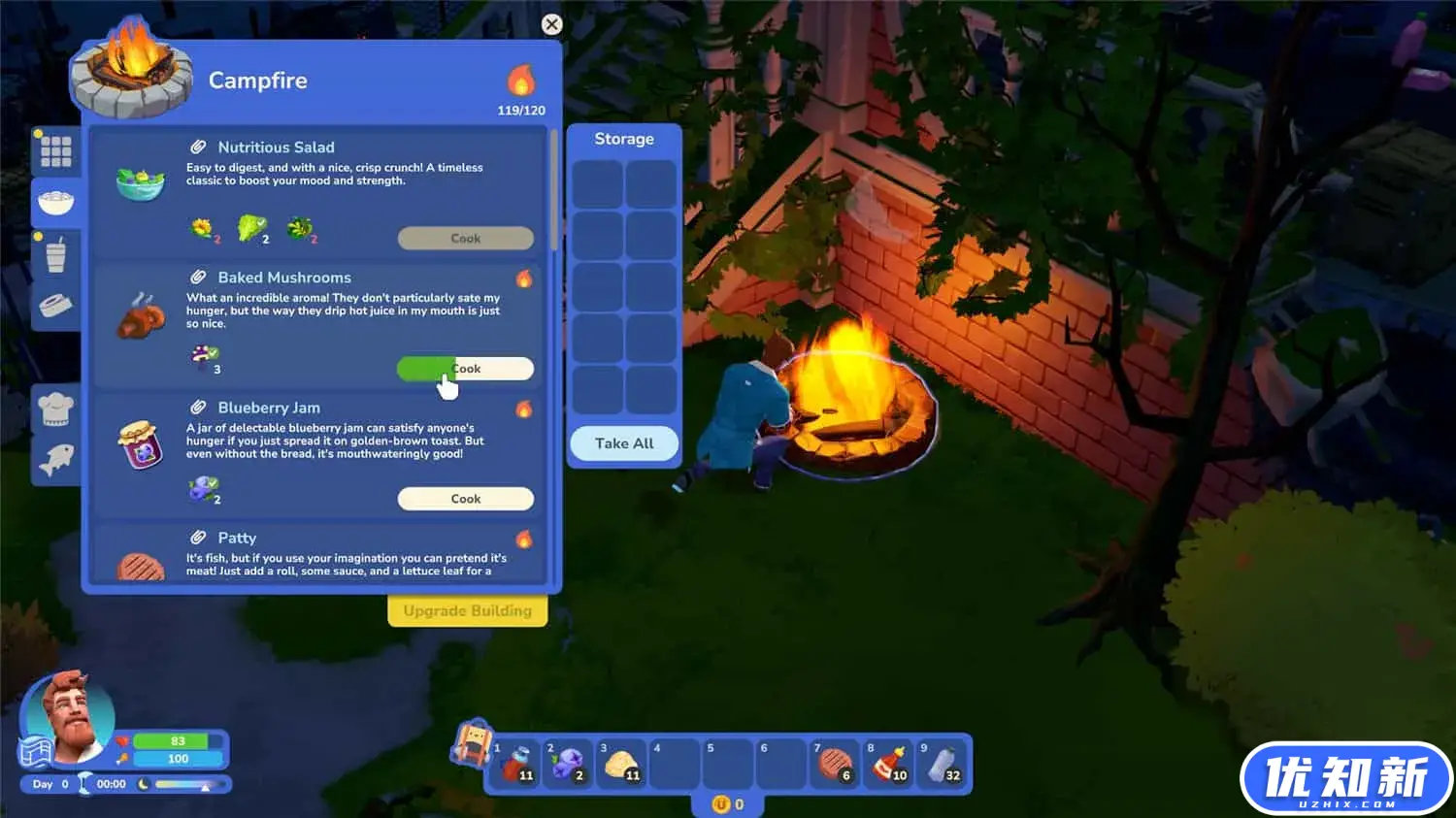Select hotbar slot three item
The width and height of the screenshot is (1456, 818).
[621, 764]
